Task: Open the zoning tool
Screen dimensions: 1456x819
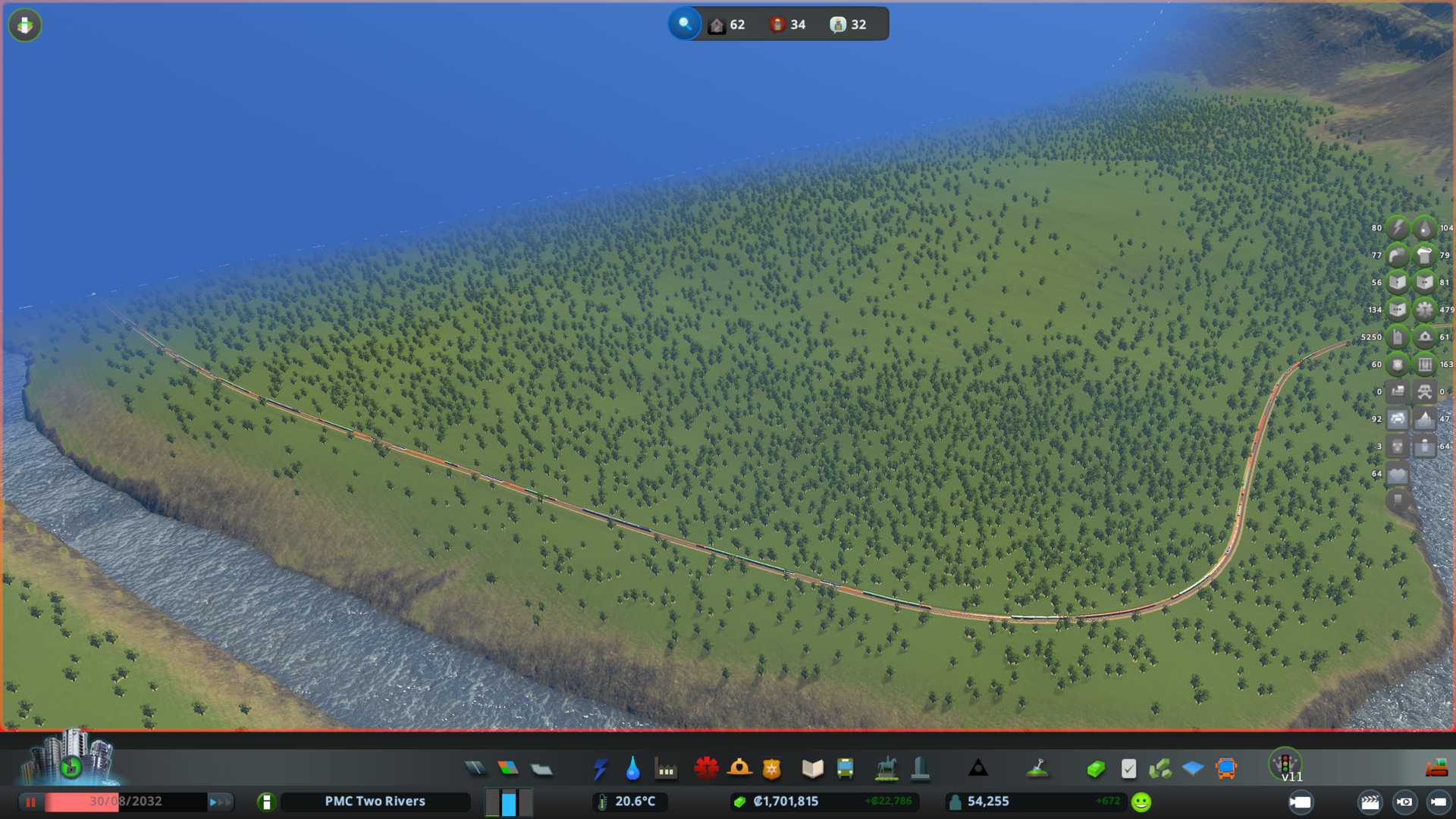Action: (508, 769)
